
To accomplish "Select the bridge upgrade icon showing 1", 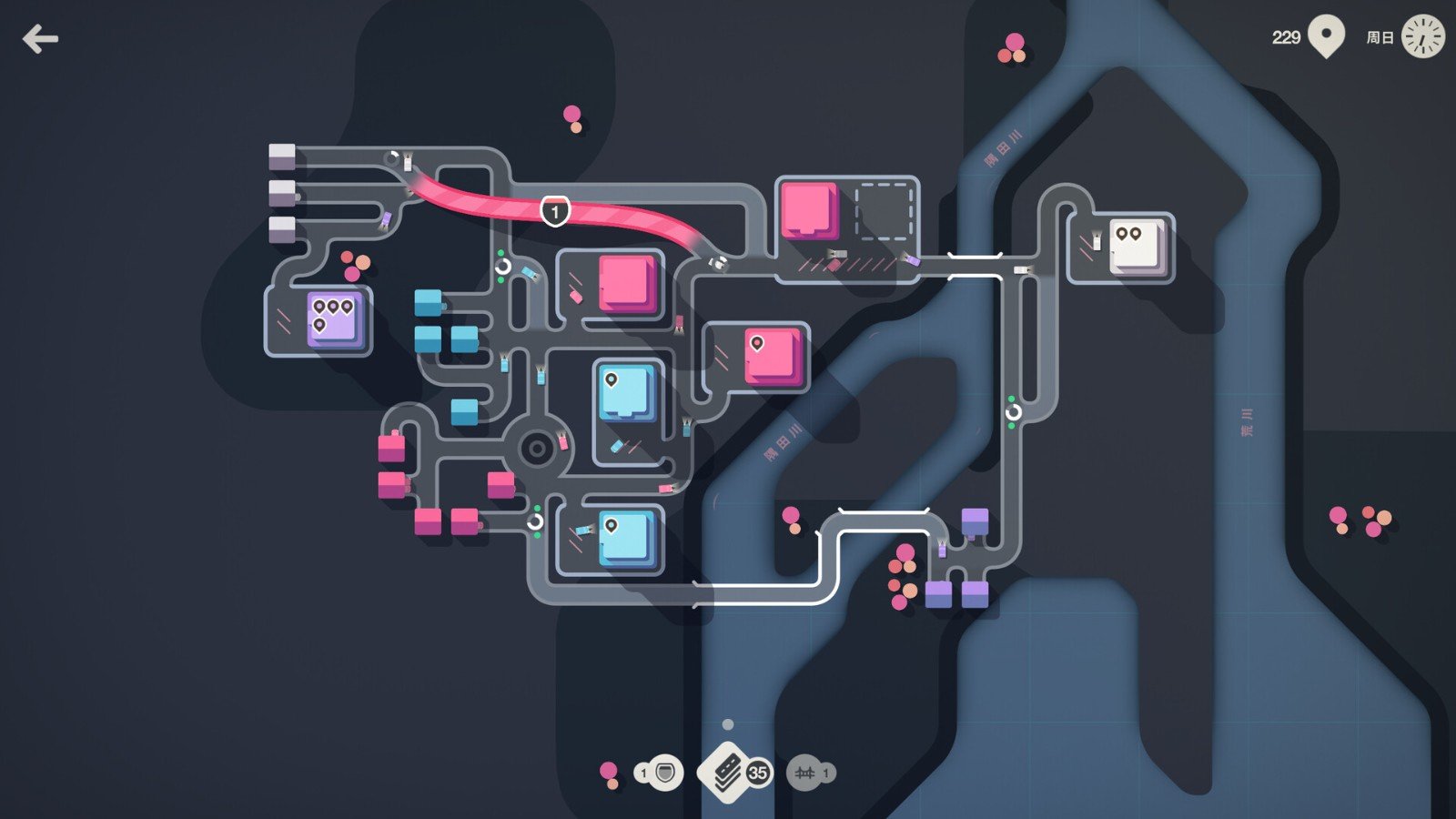I will (804, 771).
